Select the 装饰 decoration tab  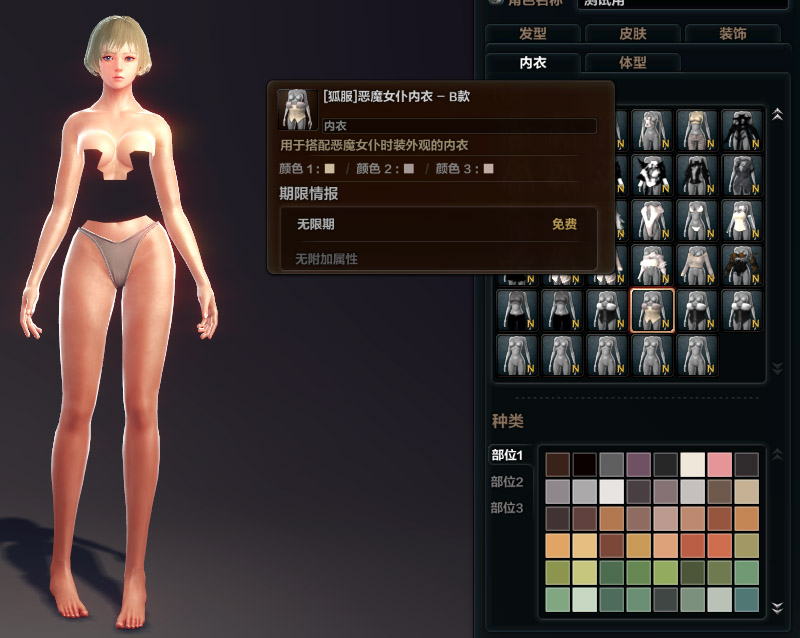pos(732,34)
